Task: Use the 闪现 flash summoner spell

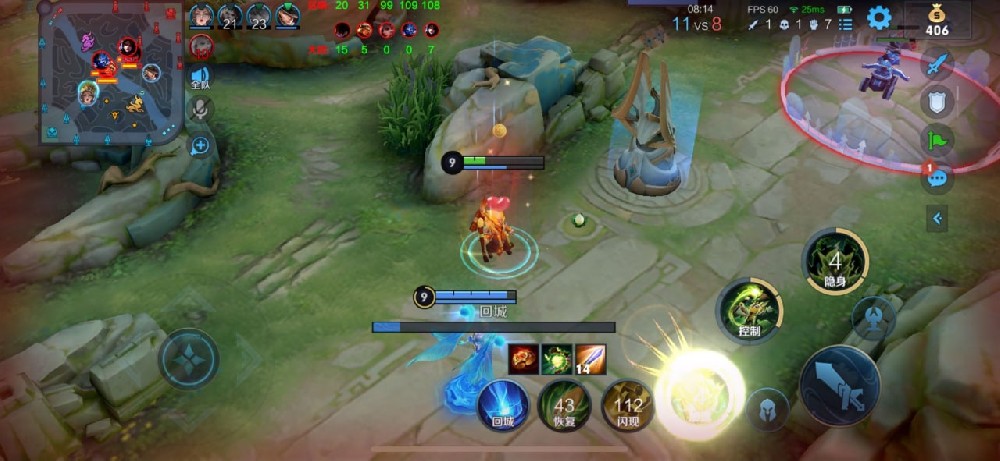Action: (628, 406)
